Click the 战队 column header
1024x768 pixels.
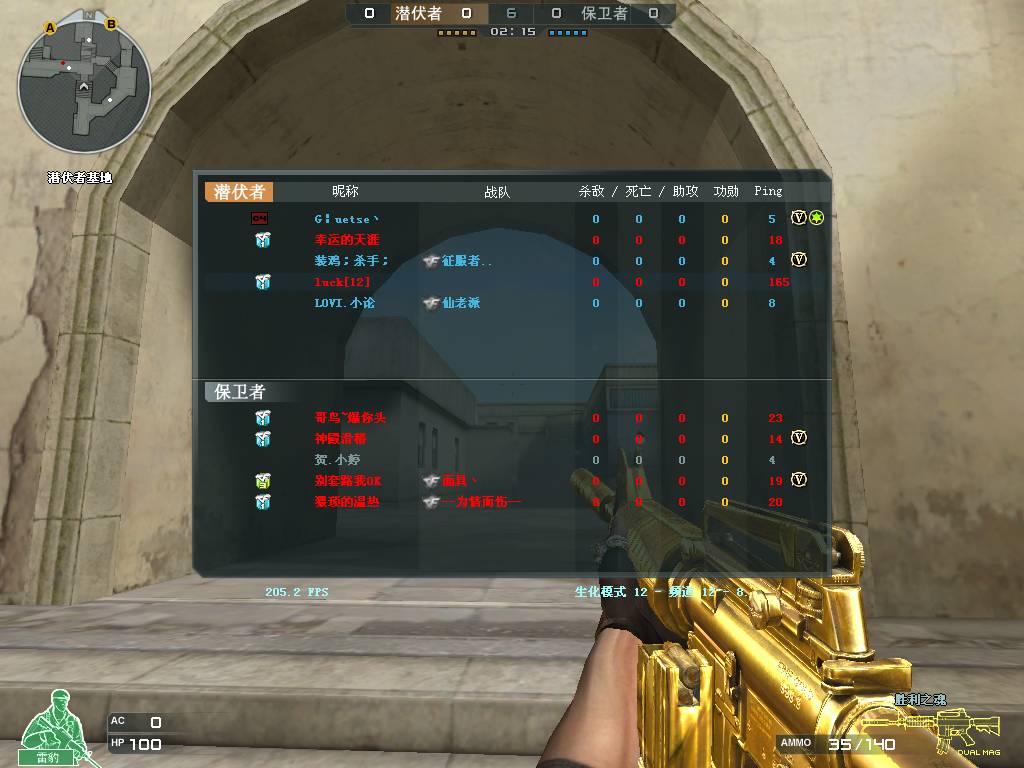point(497,192)
